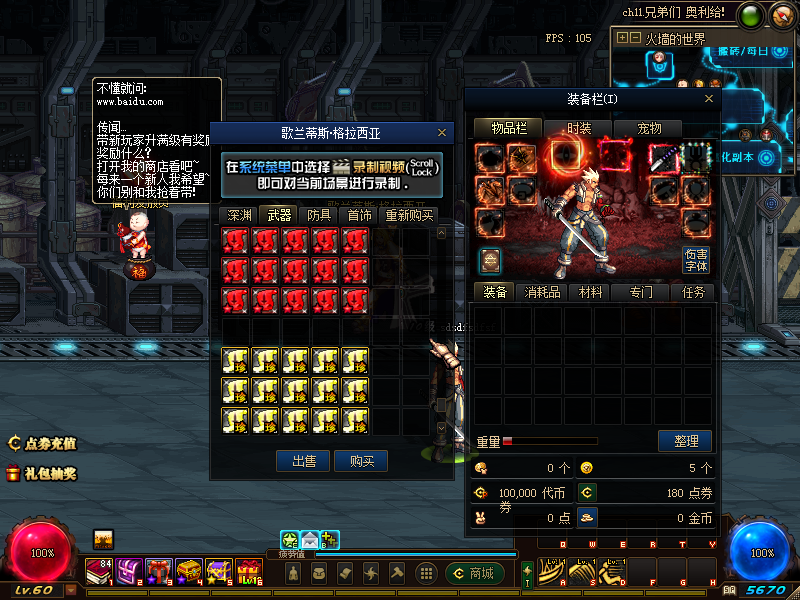The height and width of the screenshot is (600, 800).
Task: Select the 消耗品 inventory tab
Action: [x=543, y=292]
